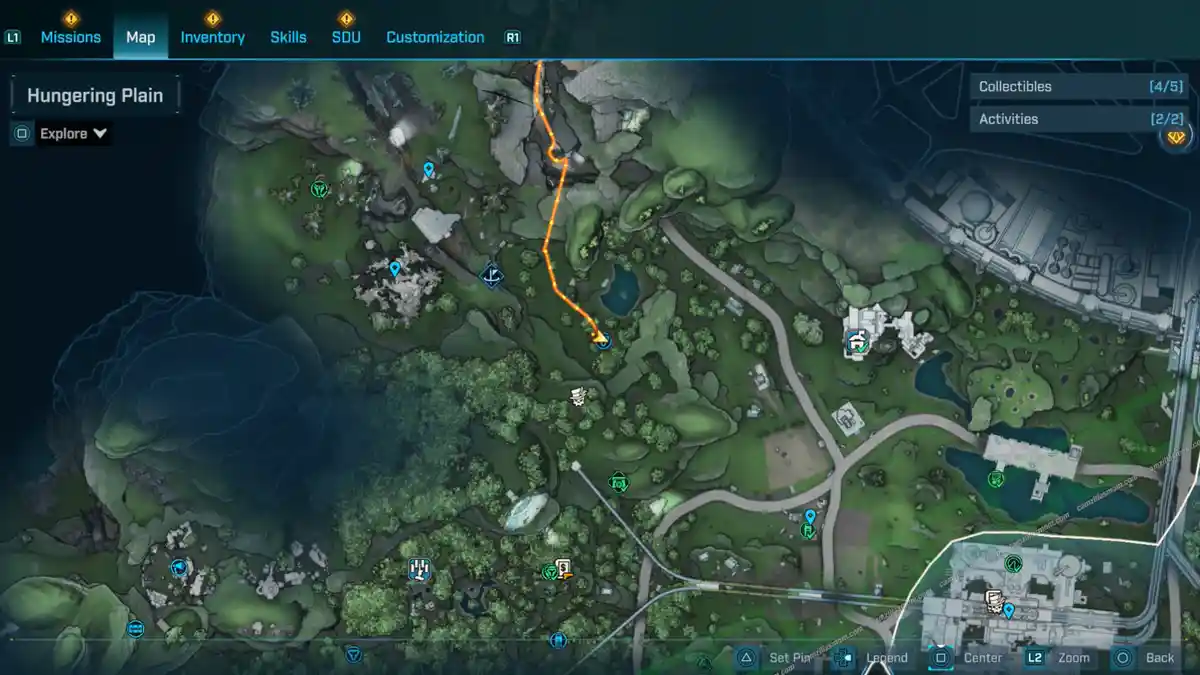1200x675 pixels.
Task: Switch to the Inventory tab
Action: (212, 37)
